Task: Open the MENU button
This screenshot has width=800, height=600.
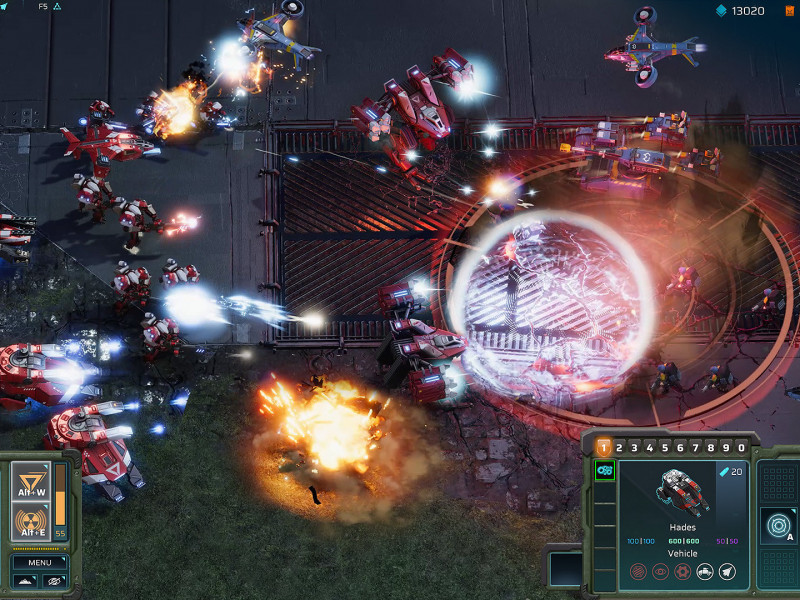Action: tap(39, 562)
